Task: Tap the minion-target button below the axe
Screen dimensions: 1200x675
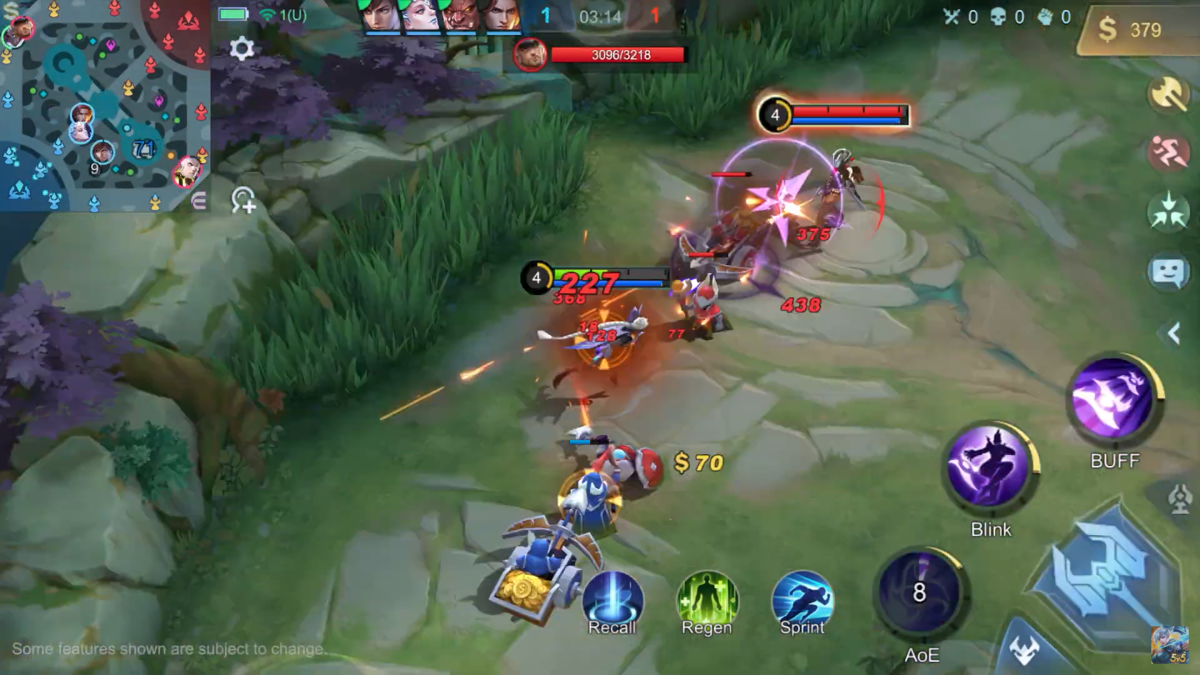Action: 1025,649
